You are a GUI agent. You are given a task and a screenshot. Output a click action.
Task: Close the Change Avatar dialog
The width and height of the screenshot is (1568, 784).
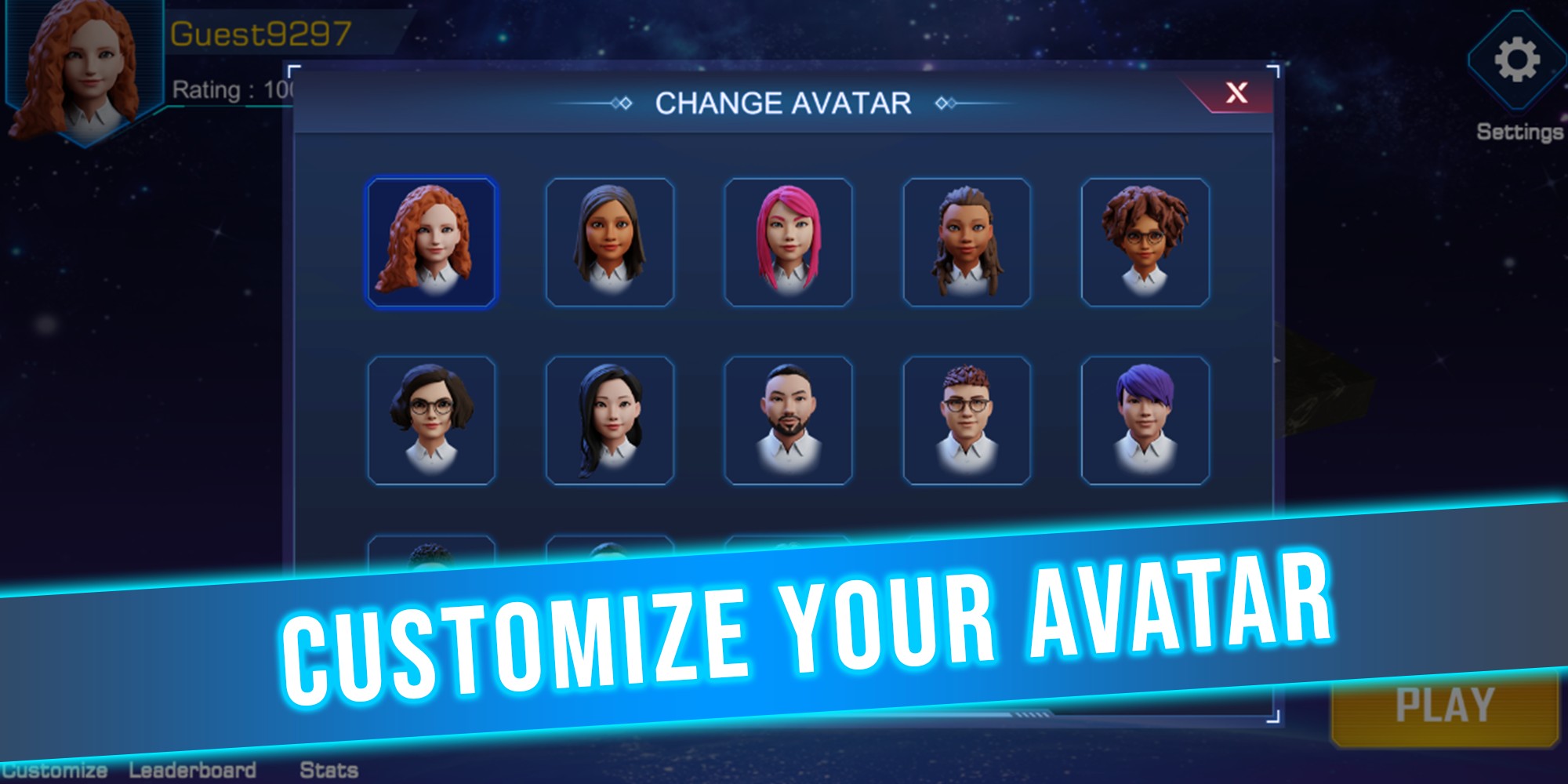(x=1236, y=93)
